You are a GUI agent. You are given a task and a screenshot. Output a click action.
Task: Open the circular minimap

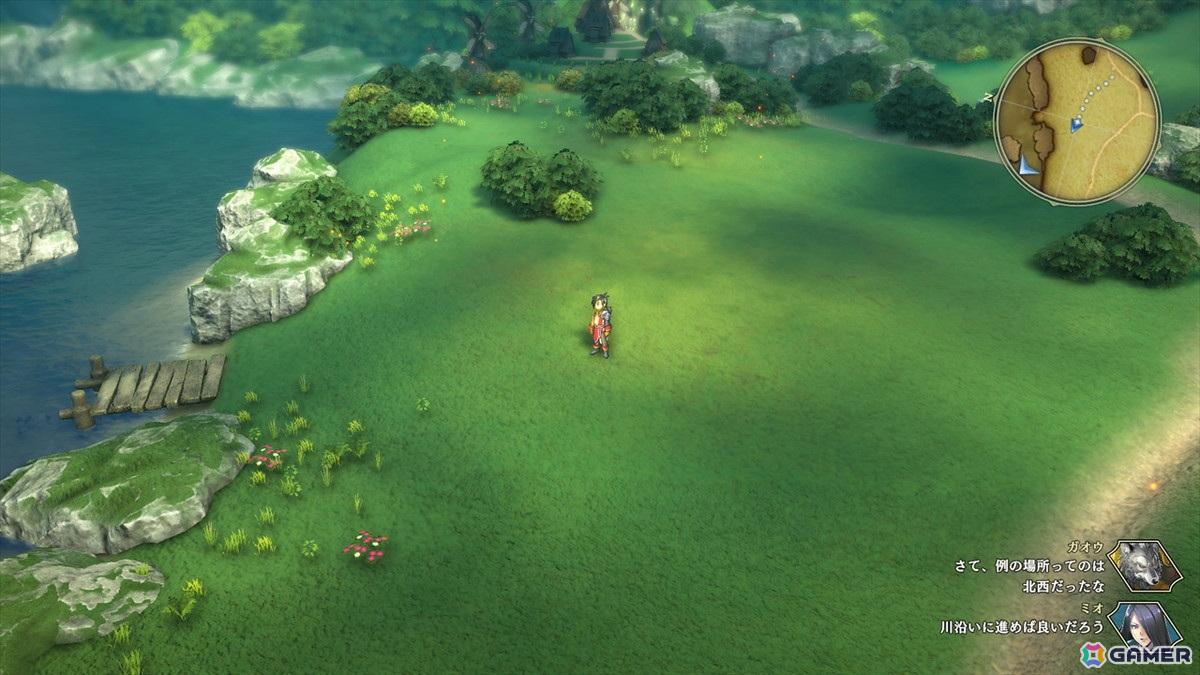click(1077, 122)
